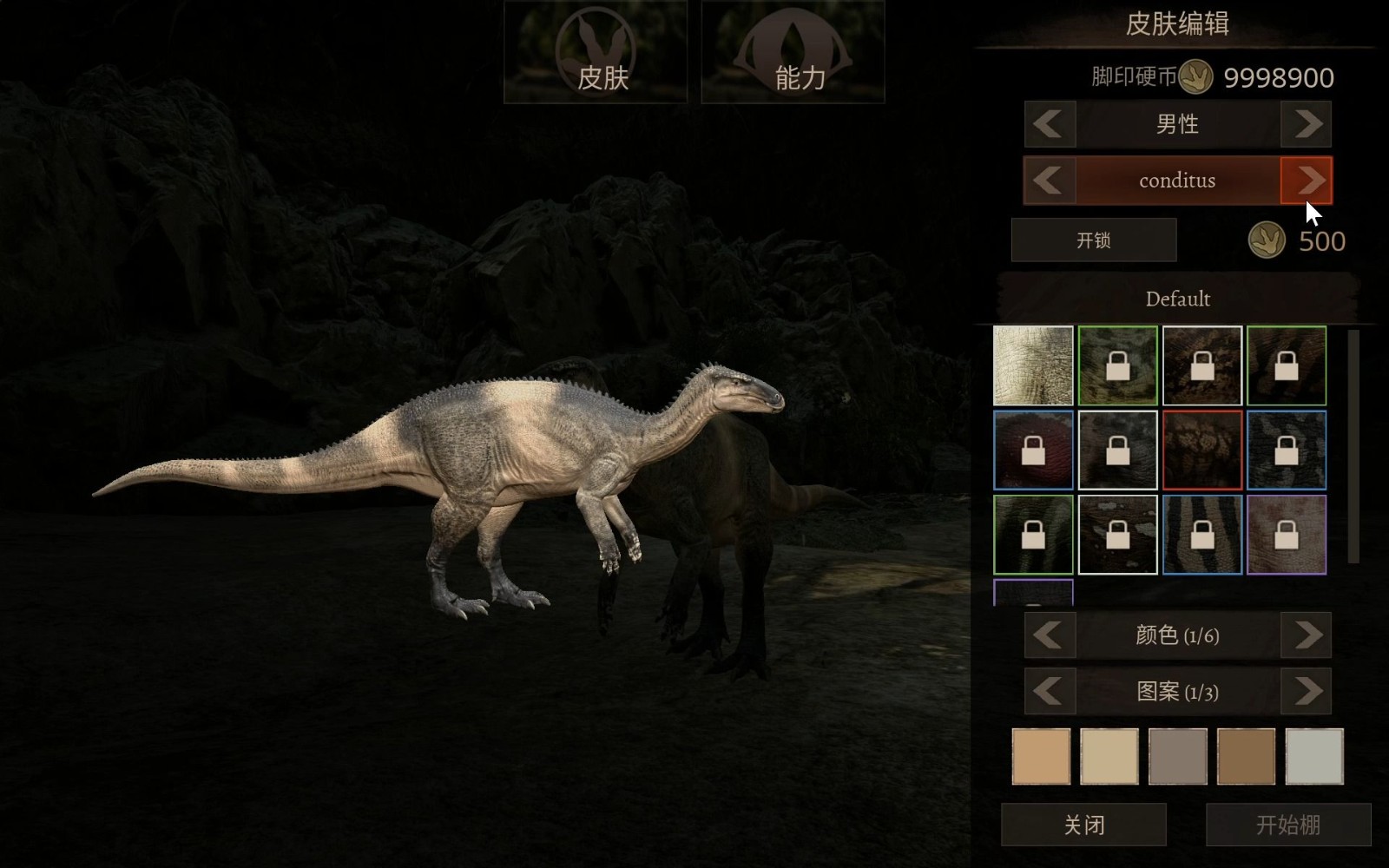The image size is (1389, 868).
Task: Select the pale white-gray color swatch
Action: tap(1314, 757)
